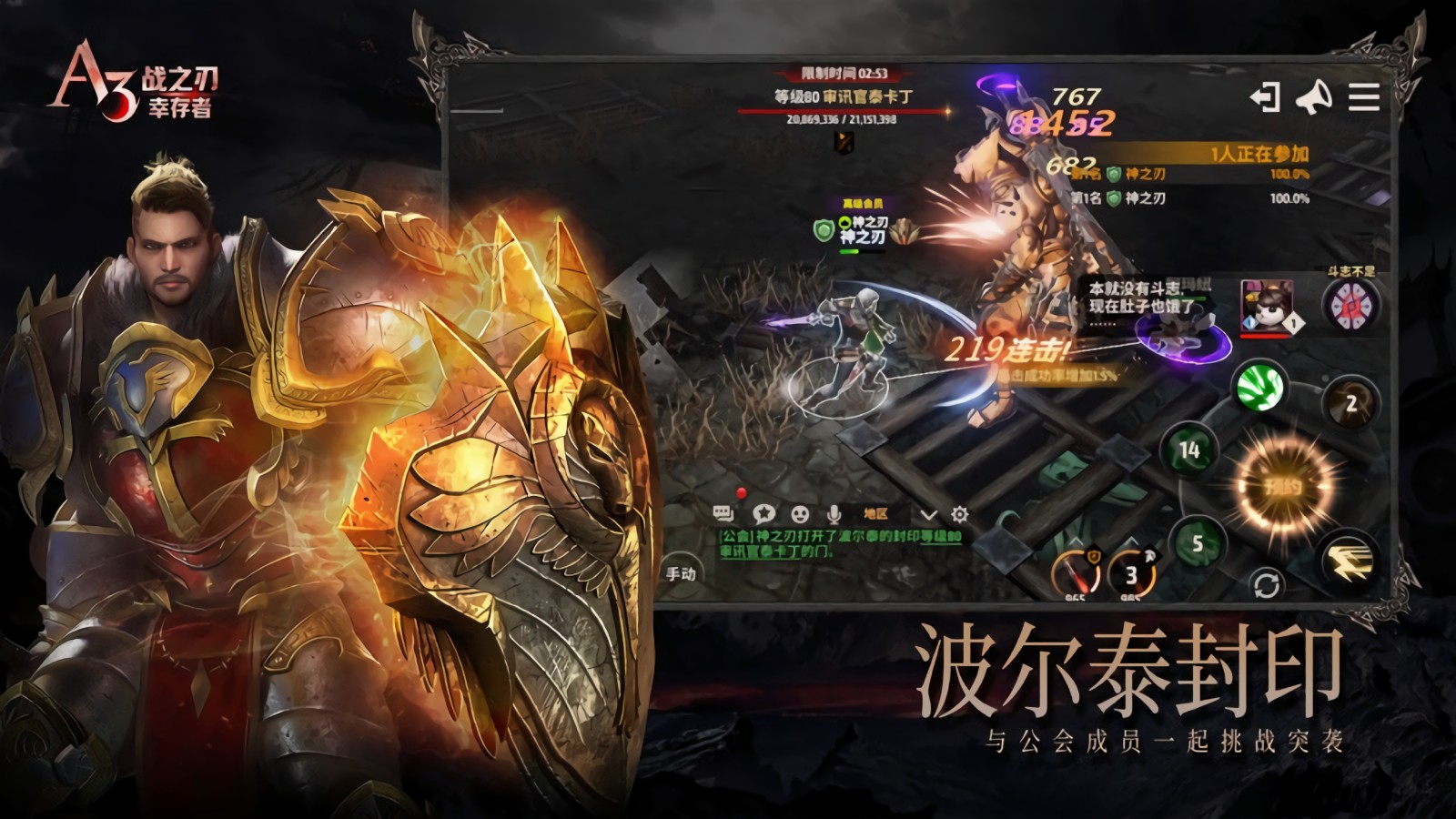This screenshot has height=819, width=1456.
Task: Swap skill set with the circular arrows button
Action: pyautogui.click(x=1266, y=583)
